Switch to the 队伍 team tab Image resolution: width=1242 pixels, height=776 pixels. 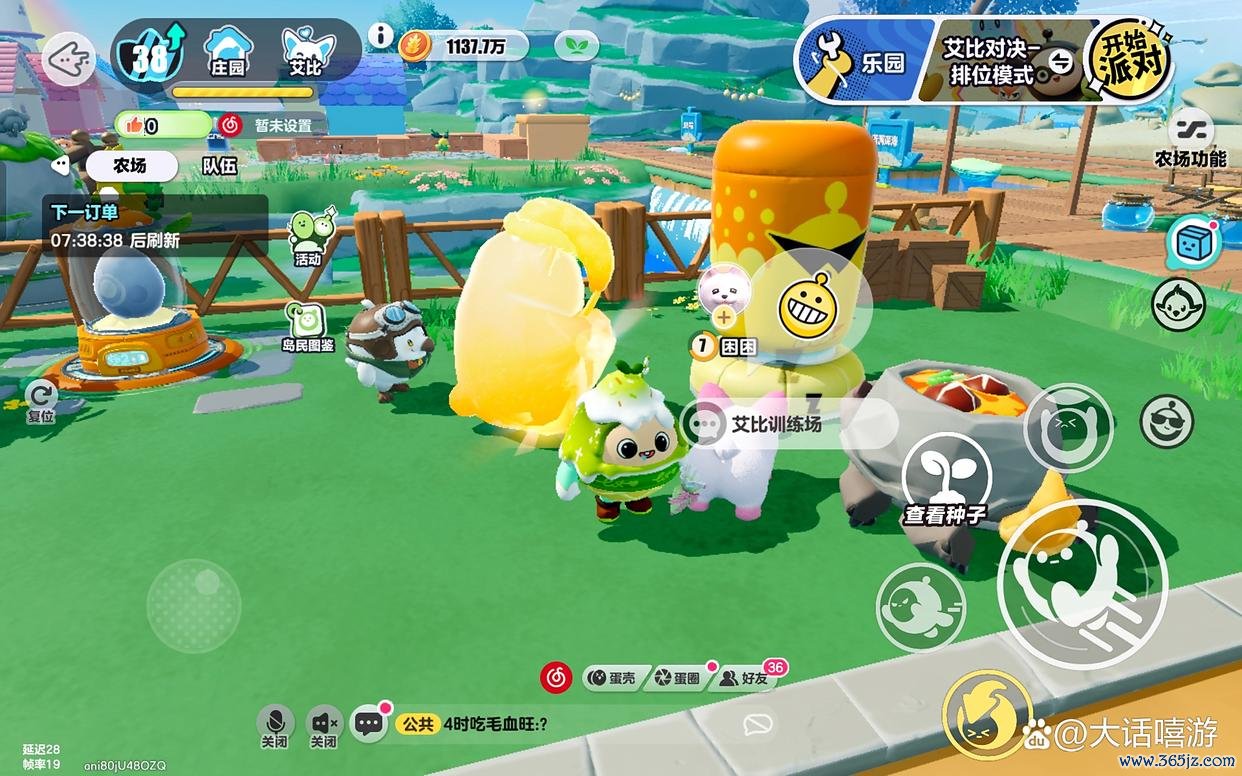point(219,166)
